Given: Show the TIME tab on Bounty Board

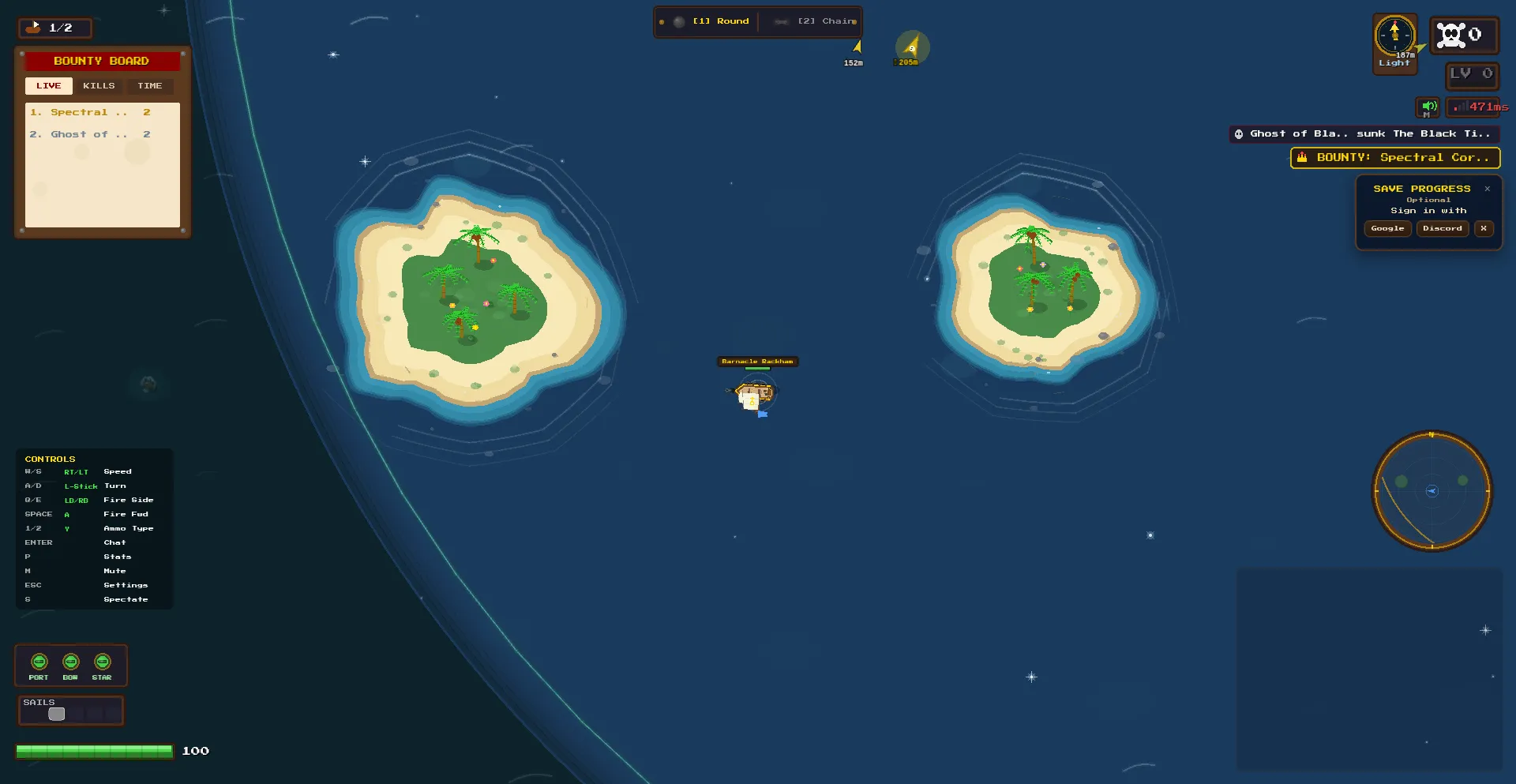Looking at the screenshot, I should 149,86.
